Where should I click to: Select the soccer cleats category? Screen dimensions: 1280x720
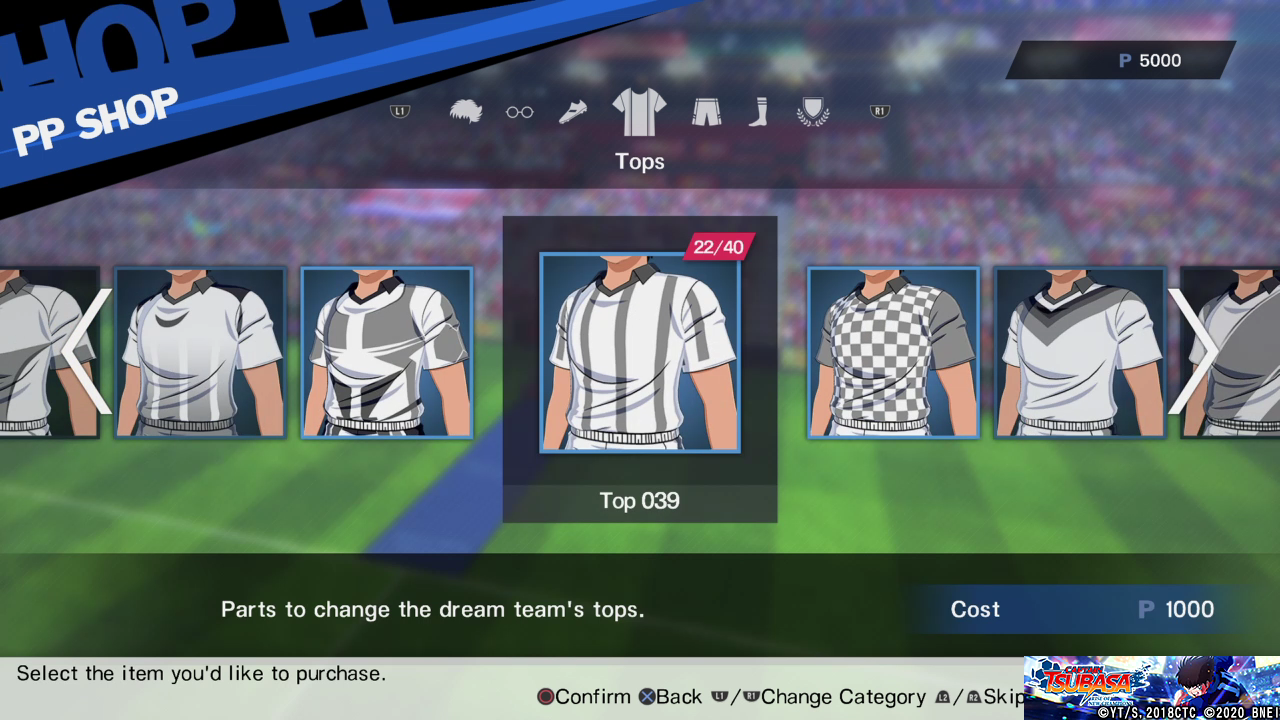click(573, 112)
